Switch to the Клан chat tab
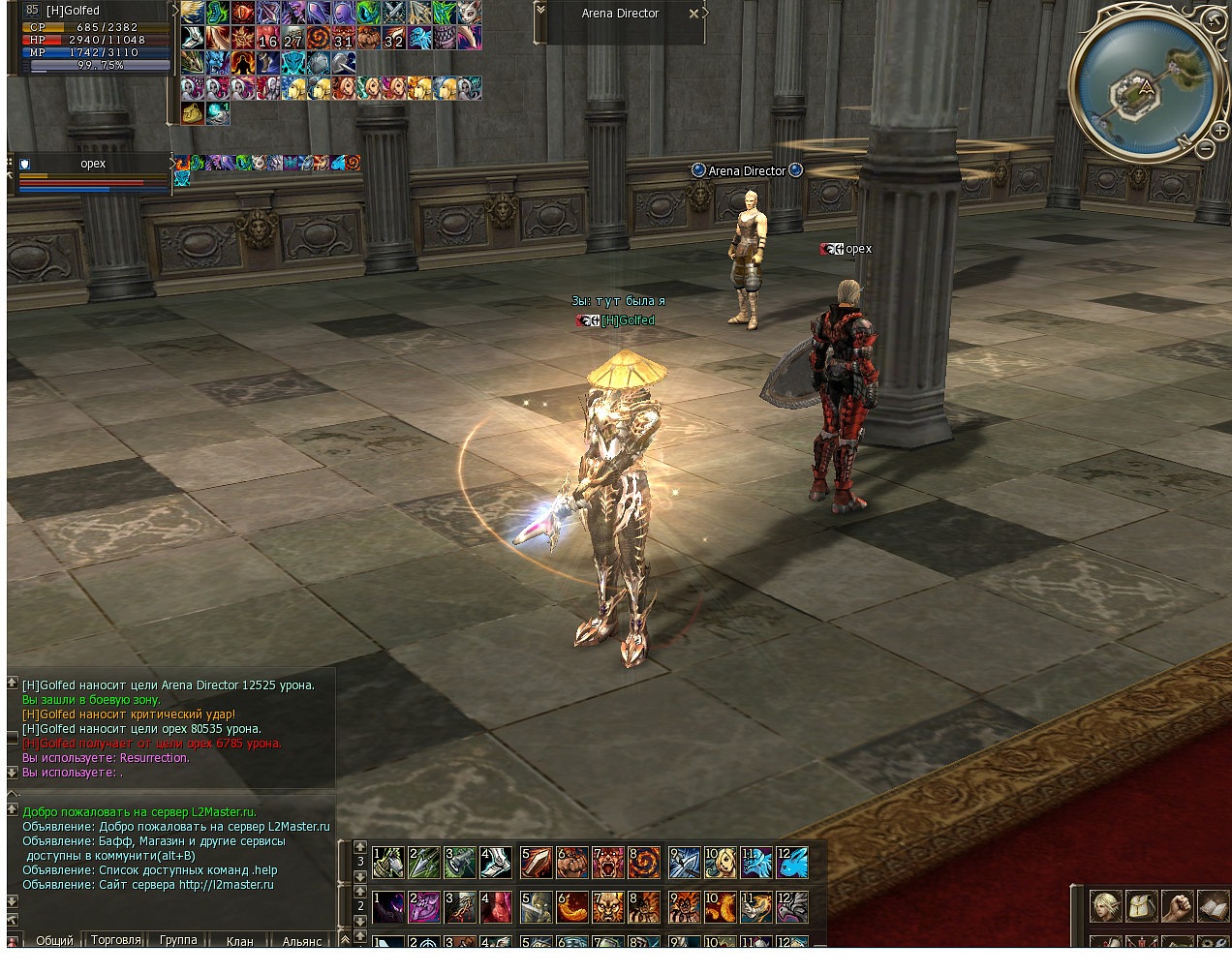Screen dimensions: 1232x973 [239, 940]
